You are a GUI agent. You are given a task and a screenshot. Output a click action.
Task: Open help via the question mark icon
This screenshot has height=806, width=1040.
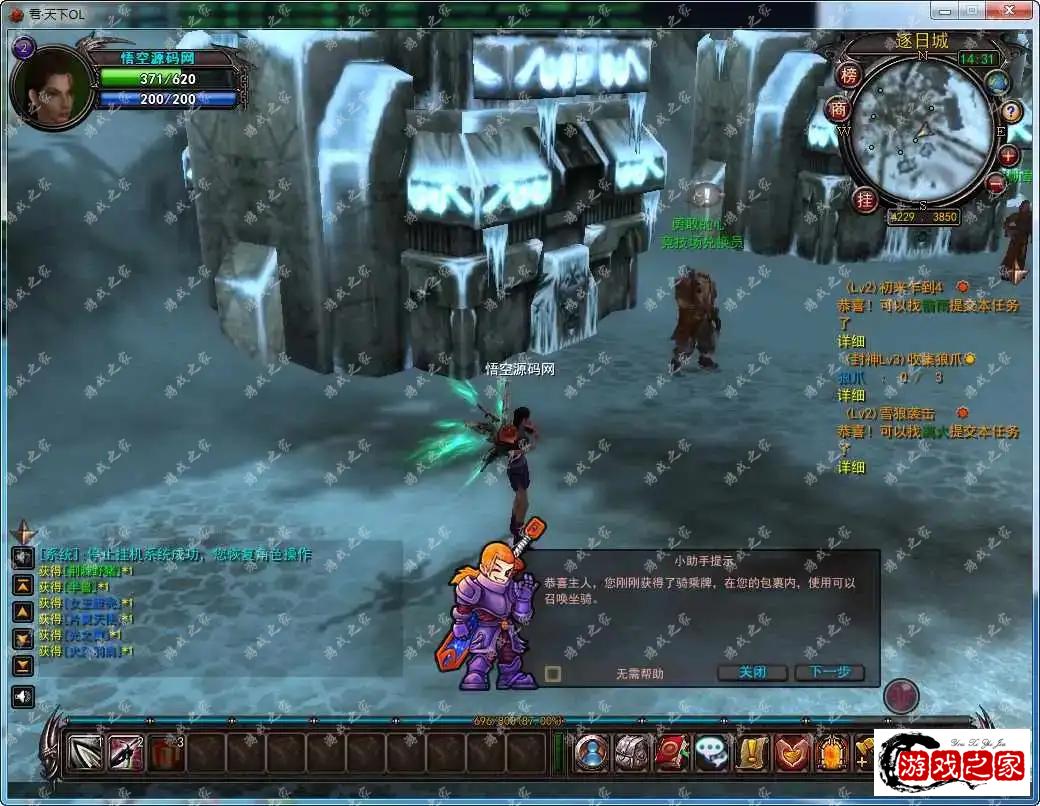1012,111
